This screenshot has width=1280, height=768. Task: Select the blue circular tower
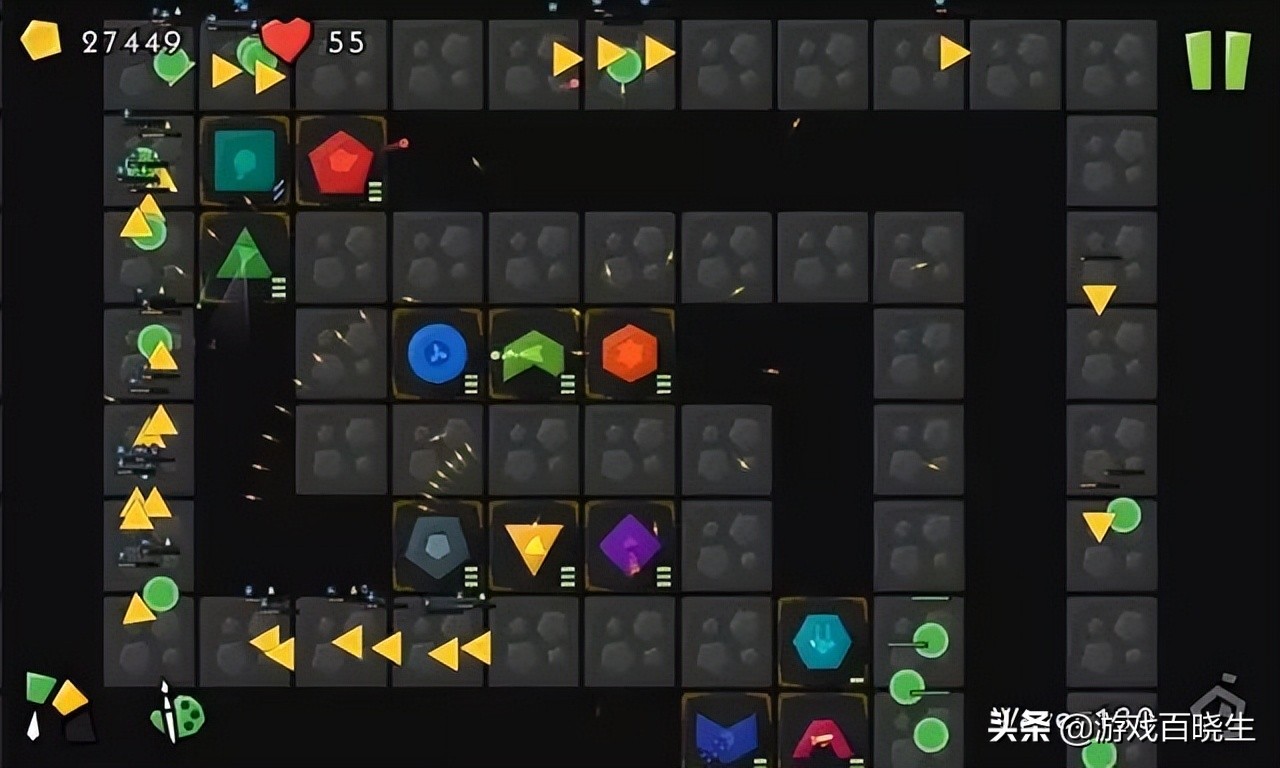(437, 350)
